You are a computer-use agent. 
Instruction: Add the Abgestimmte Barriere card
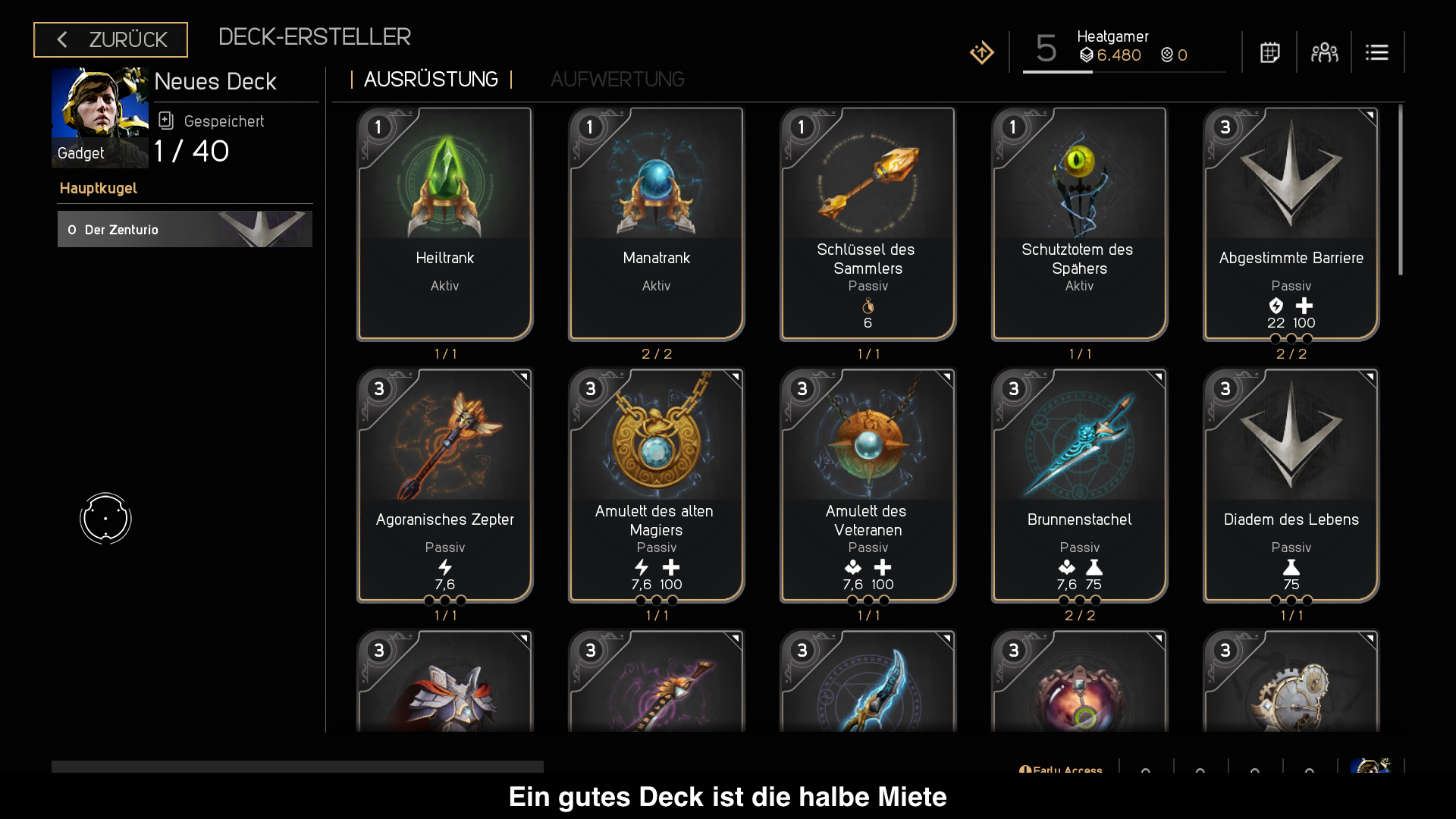point(1291,223)
